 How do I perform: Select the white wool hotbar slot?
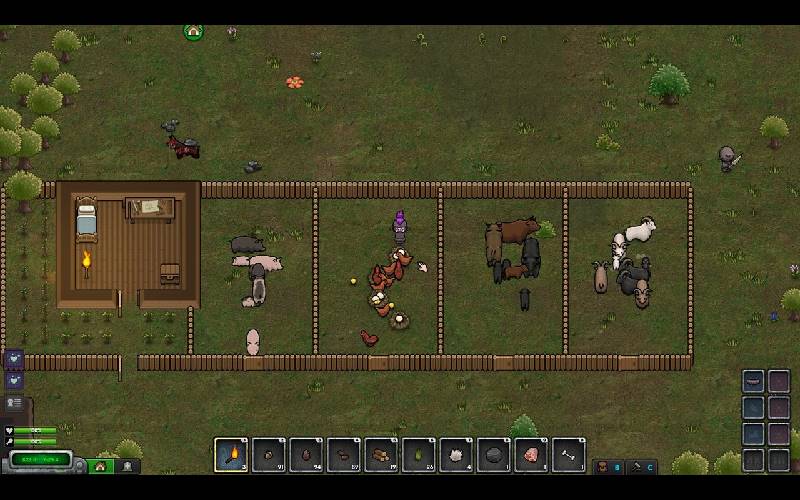[456, 455]
